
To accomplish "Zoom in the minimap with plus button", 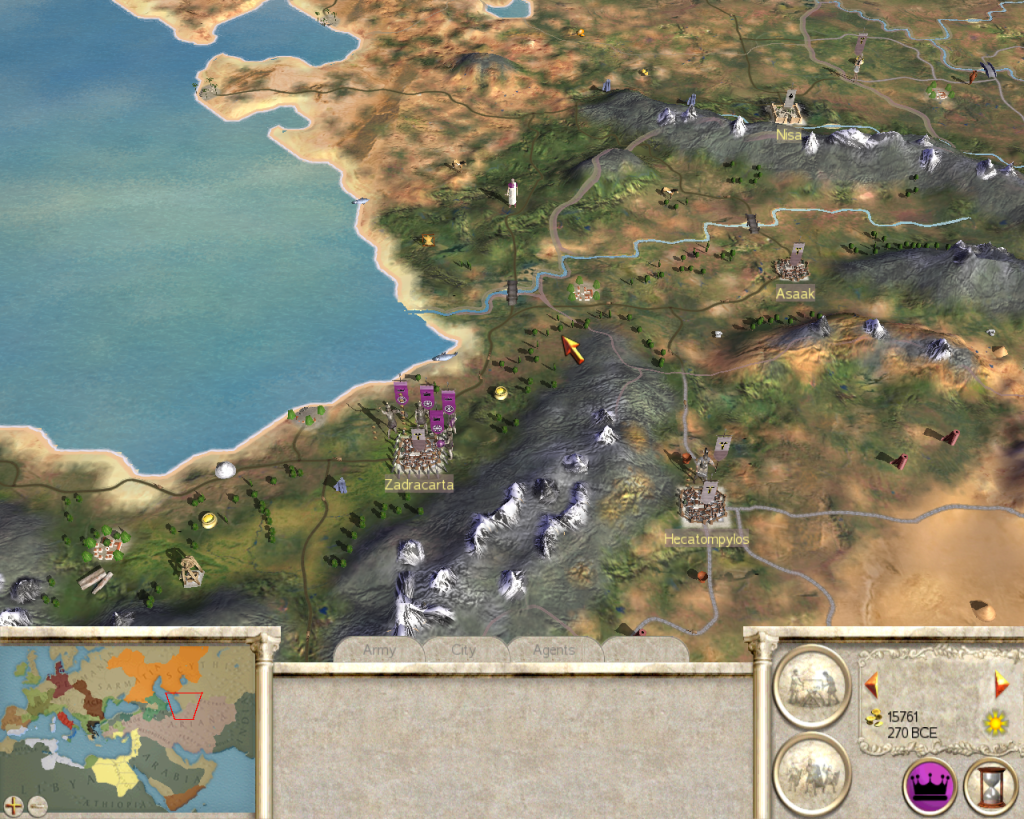I will (13, 804).
